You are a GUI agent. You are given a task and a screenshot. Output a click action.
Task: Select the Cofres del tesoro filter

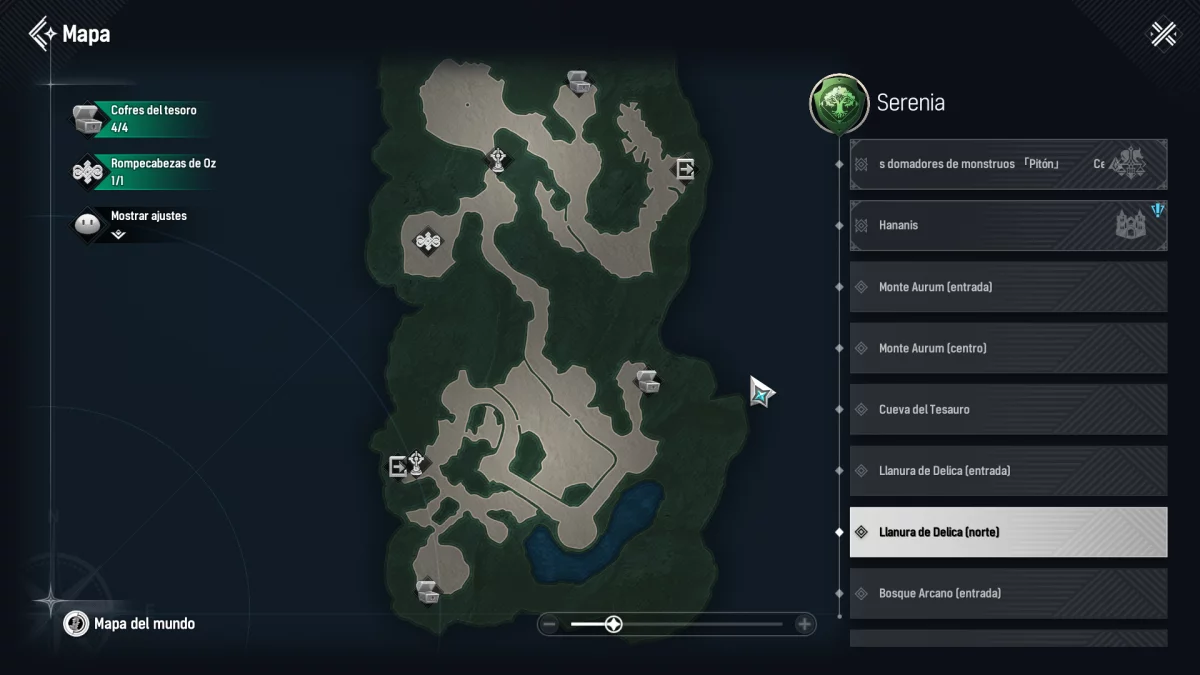(140, 118)
